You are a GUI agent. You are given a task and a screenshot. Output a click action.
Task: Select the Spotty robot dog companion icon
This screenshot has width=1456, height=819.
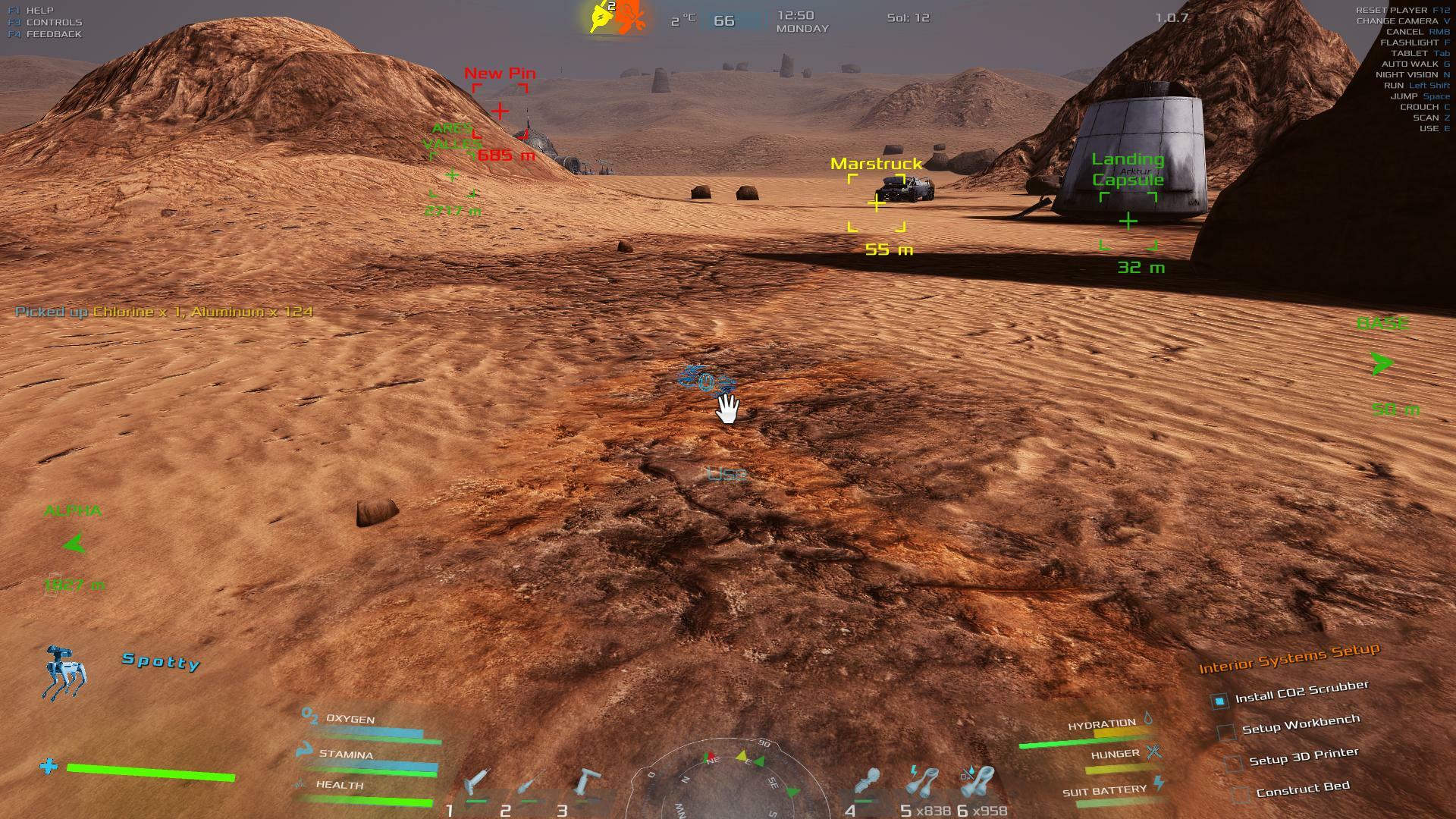pos(64,673)
